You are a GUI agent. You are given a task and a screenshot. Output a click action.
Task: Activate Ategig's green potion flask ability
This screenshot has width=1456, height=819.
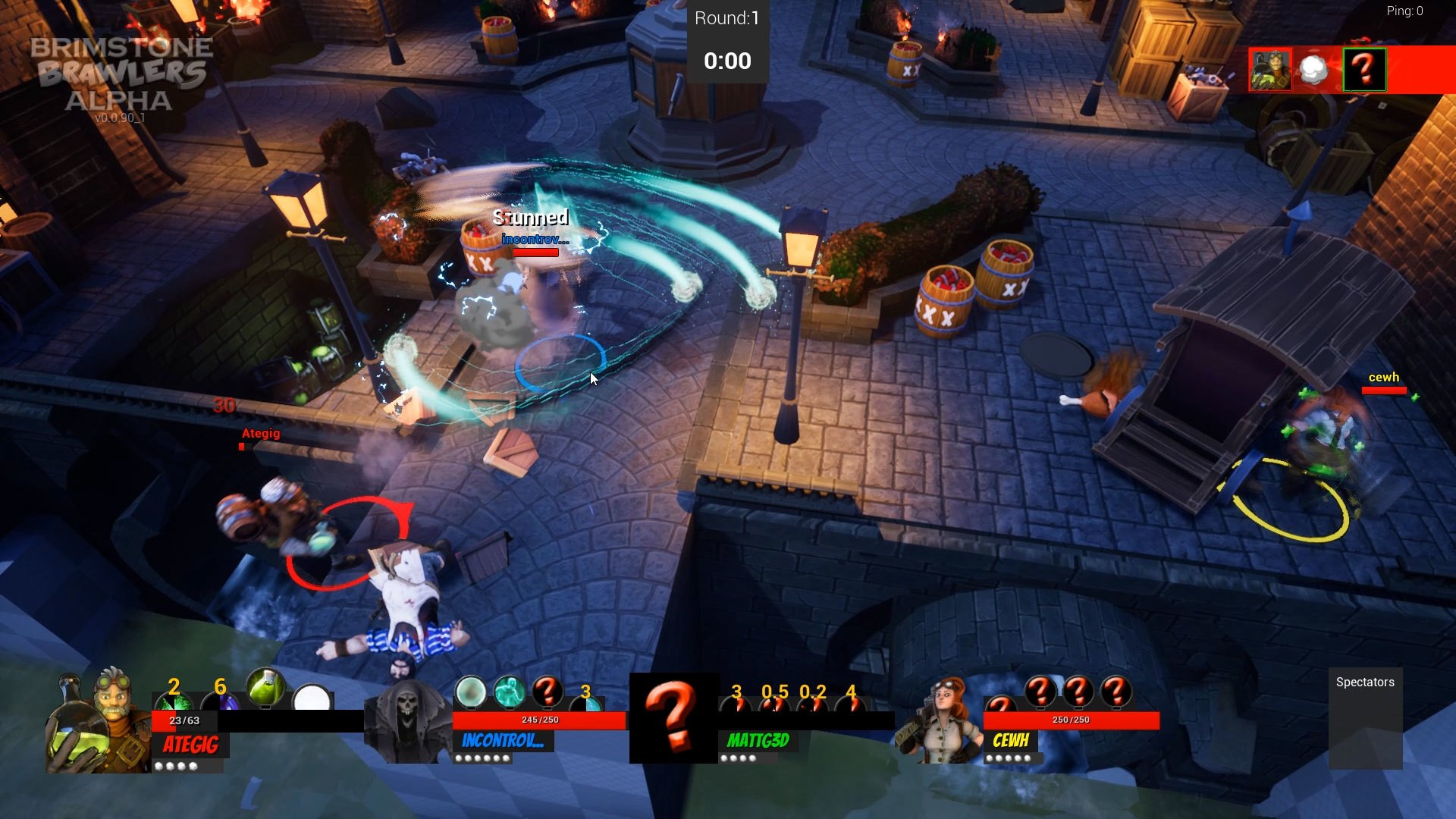point(265,686)
